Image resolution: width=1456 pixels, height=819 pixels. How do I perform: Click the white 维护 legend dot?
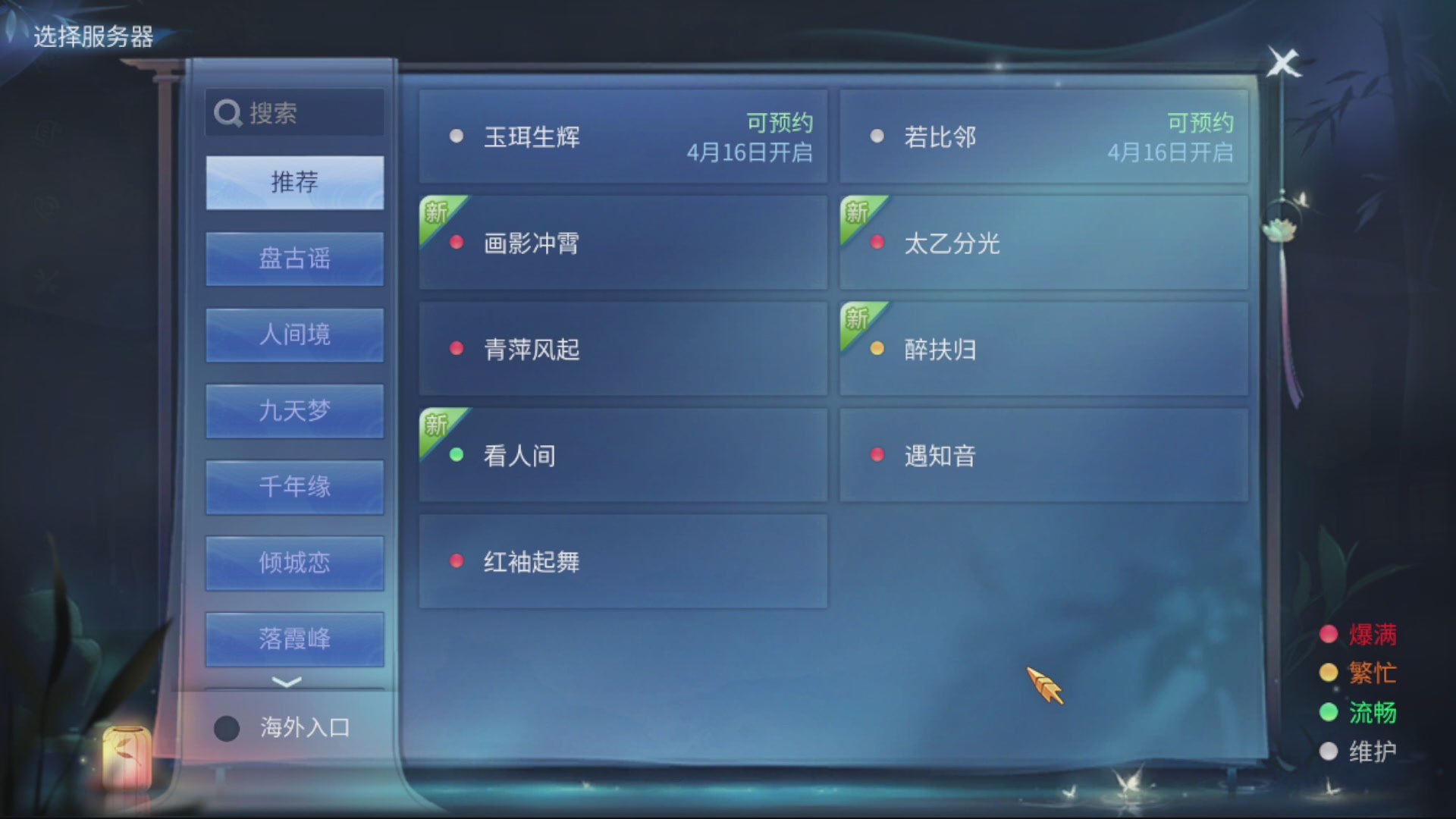[1328, 752]
